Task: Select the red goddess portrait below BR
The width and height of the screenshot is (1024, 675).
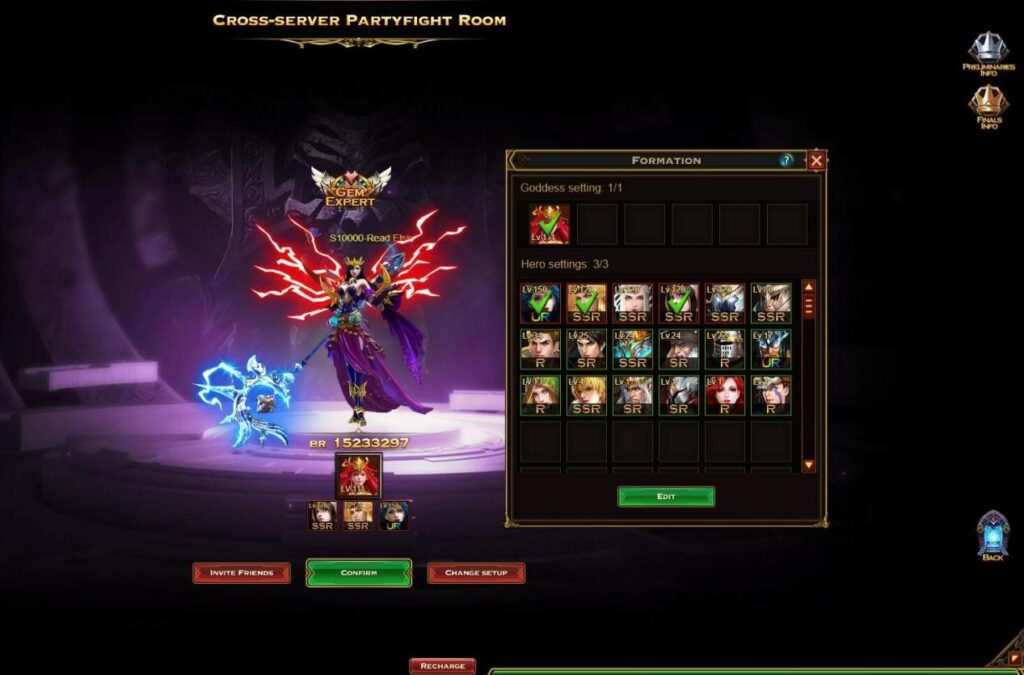Action: coord(358,475)
